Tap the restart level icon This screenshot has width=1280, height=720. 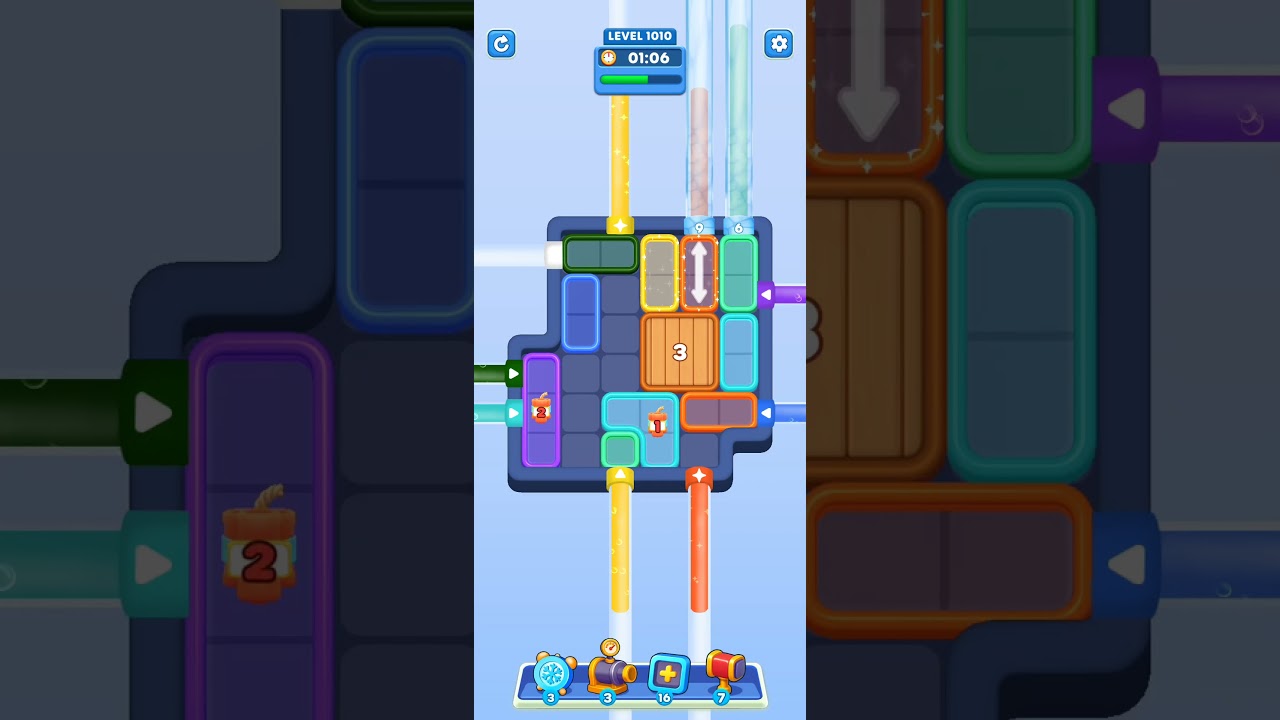point(501,44)
